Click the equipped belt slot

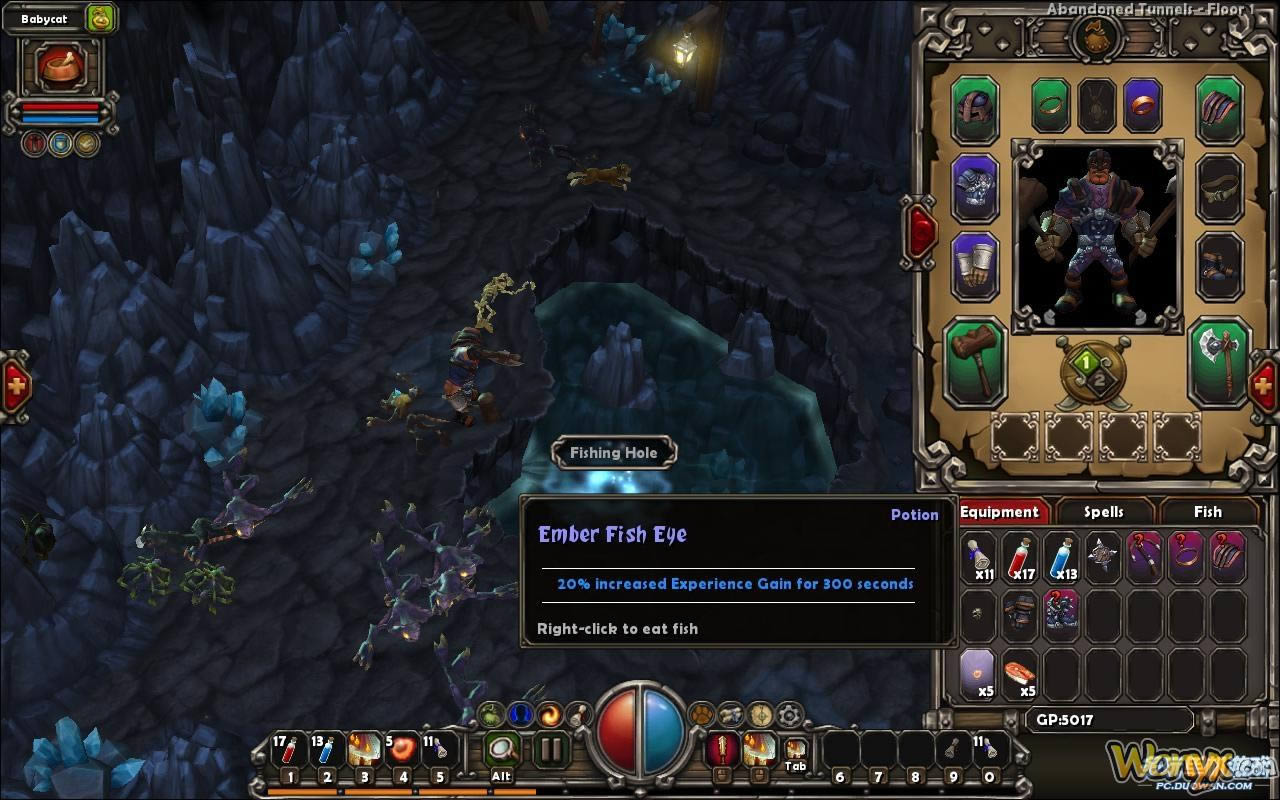(1220, 187)
